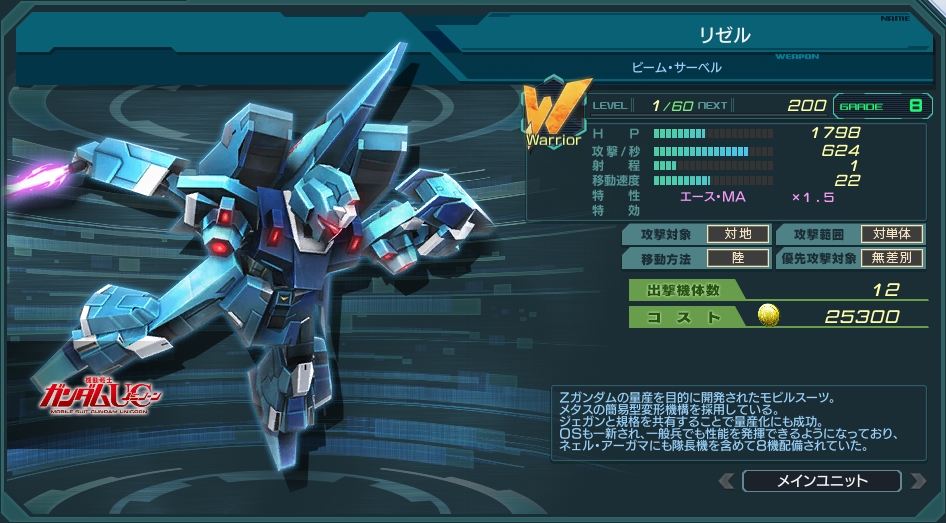
Task: Advance with the right arrow beside メインユニット
Action: 917,482
